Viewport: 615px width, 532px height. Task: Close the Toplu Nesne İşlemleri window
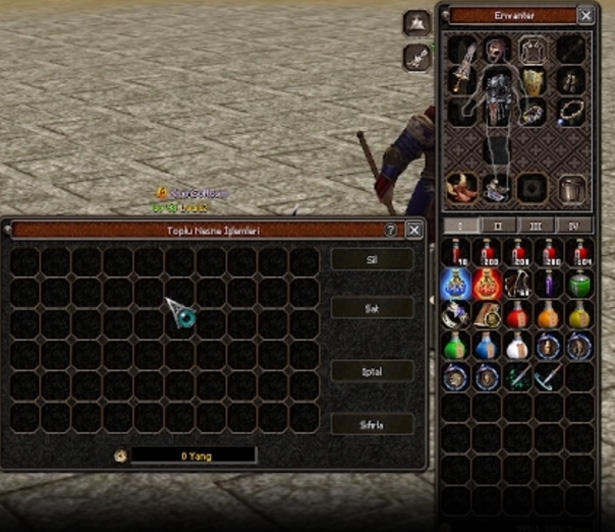(x=414, y=230)
